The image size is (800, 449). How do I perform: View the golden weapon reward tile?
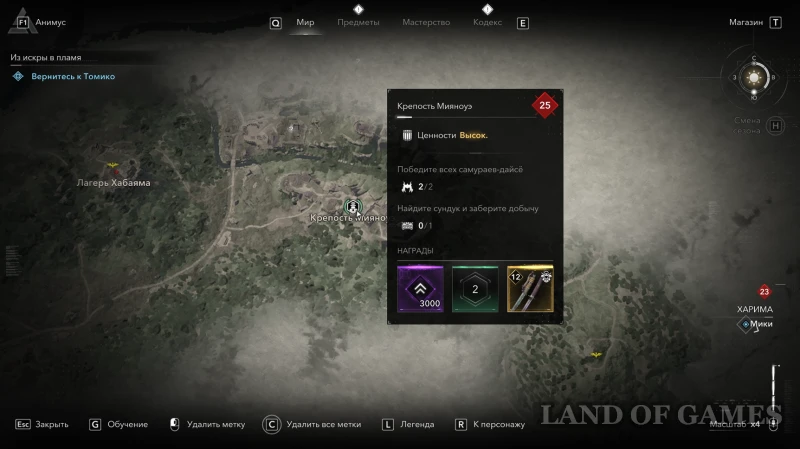pos(530,289)
